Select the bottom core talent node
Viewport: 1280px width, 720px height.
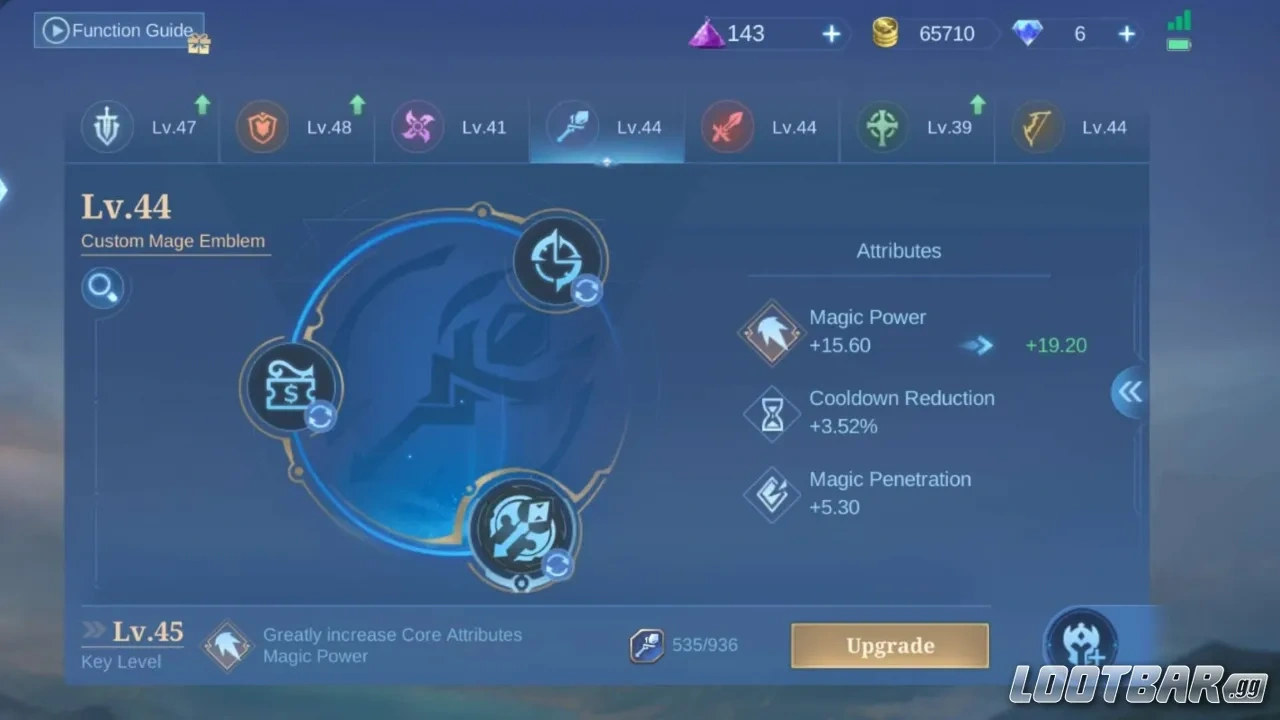tap(523, 528)
